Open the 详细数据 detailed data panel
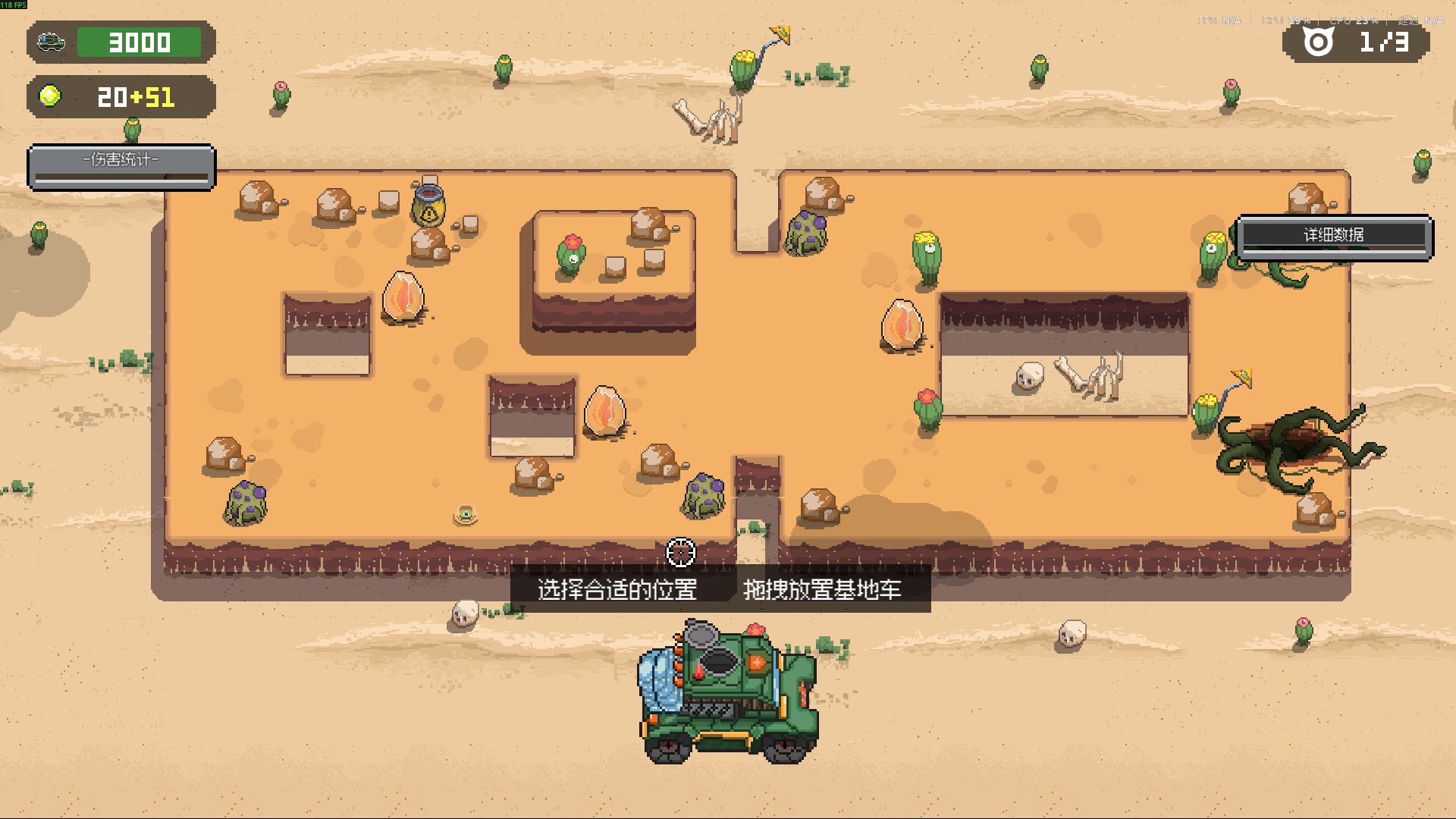 coord(1334,237)
